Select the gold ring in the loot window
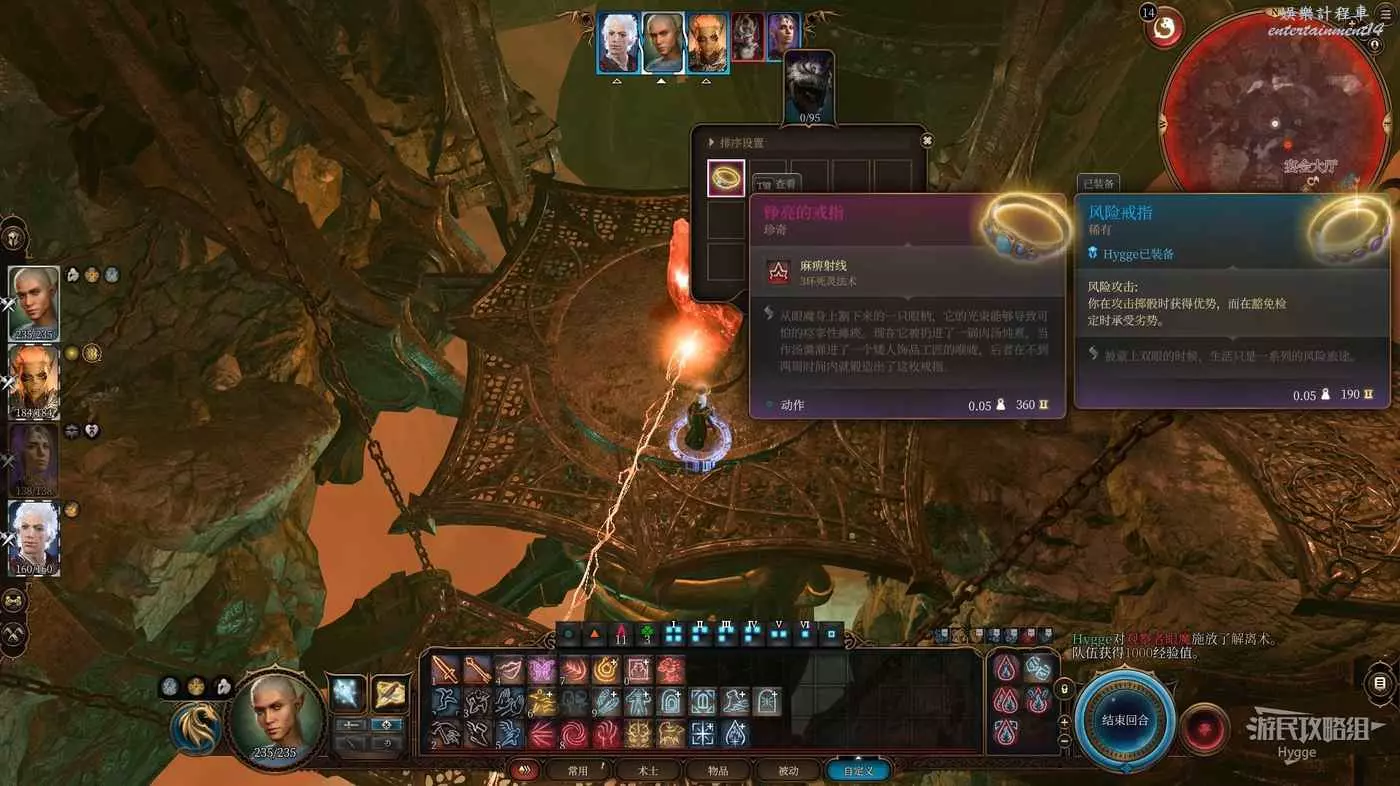The height and width of the screenshot is (786, 1400). pos(726,178)
